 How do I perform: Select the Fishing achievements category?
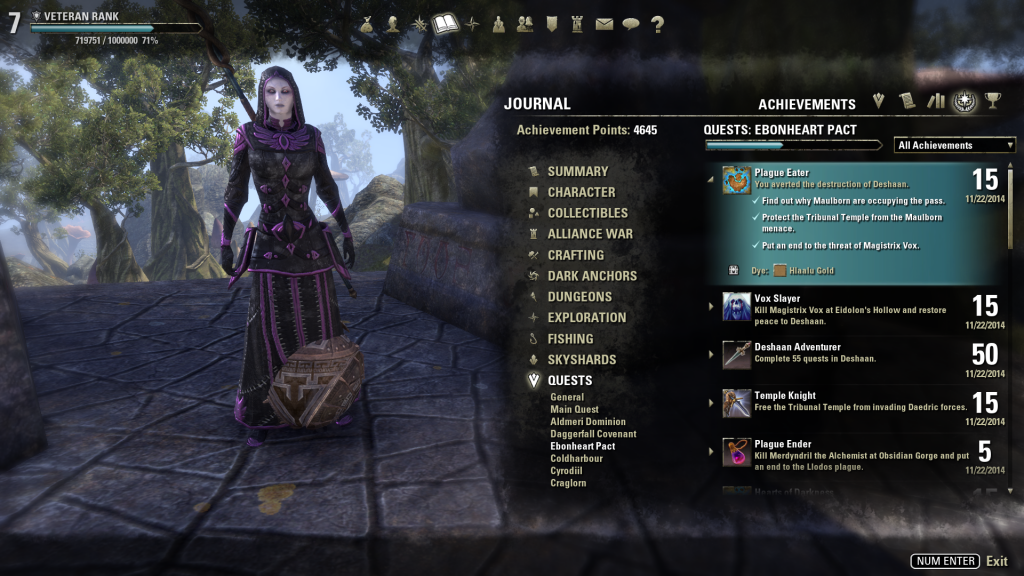pyautogui.click(x=570, y=339)
